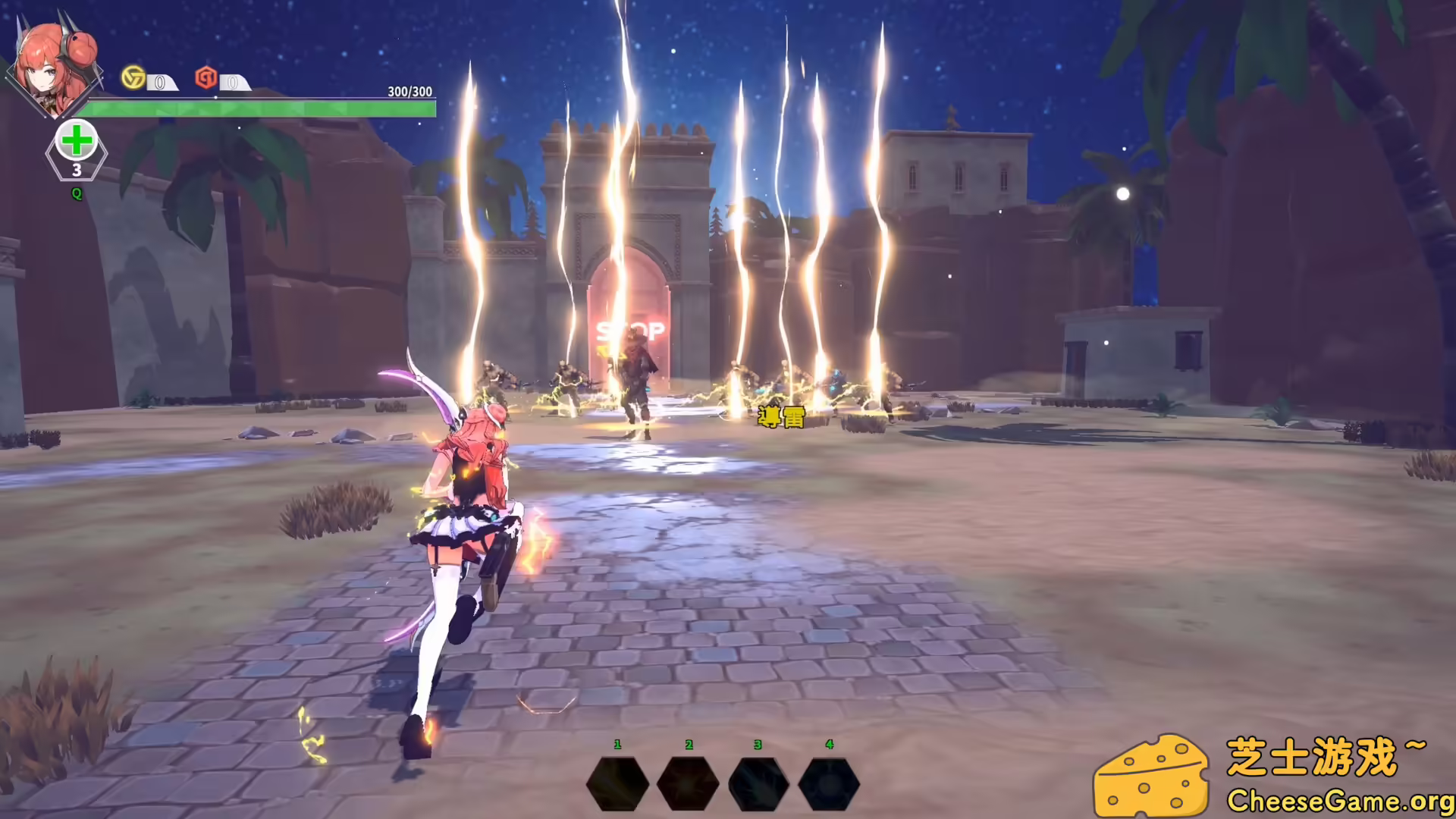Click the orange currency counter showing 0
The width and height of the screenshot is (1456, 819).
click(x=233, y=83)
